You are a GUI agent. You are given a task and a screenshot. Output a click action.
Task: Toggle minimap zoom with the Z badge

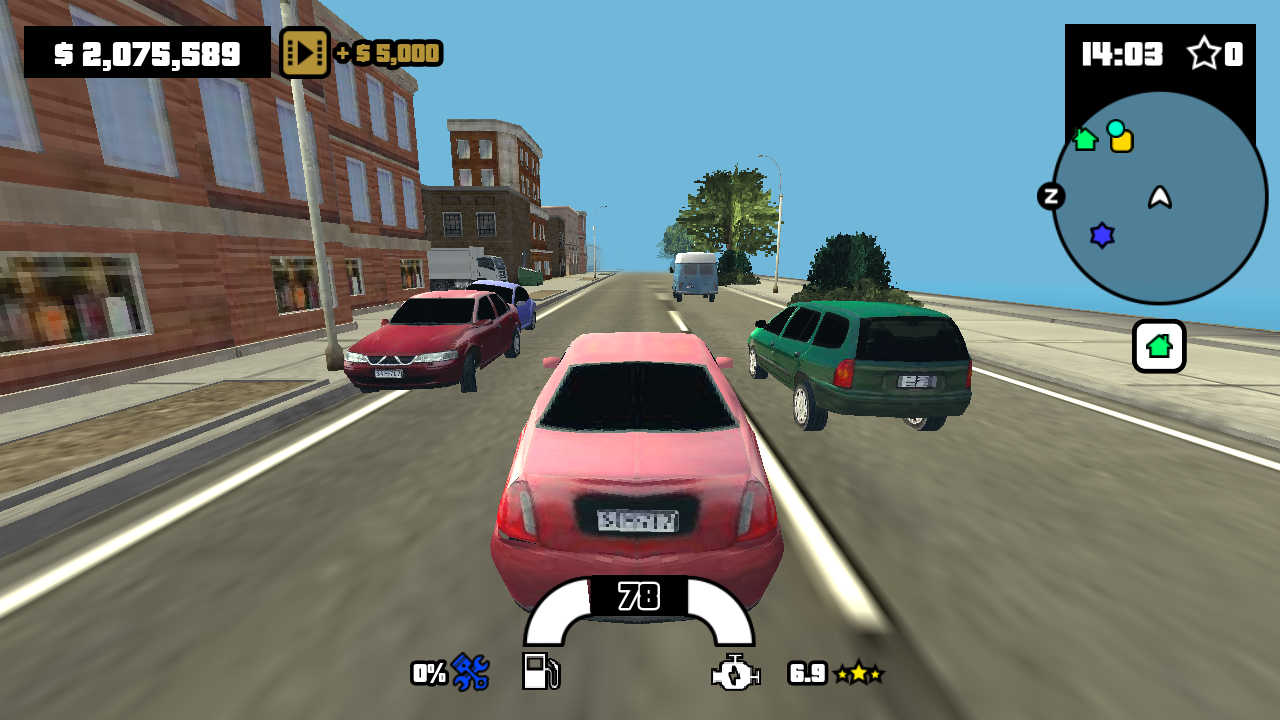click(1050, 197)
